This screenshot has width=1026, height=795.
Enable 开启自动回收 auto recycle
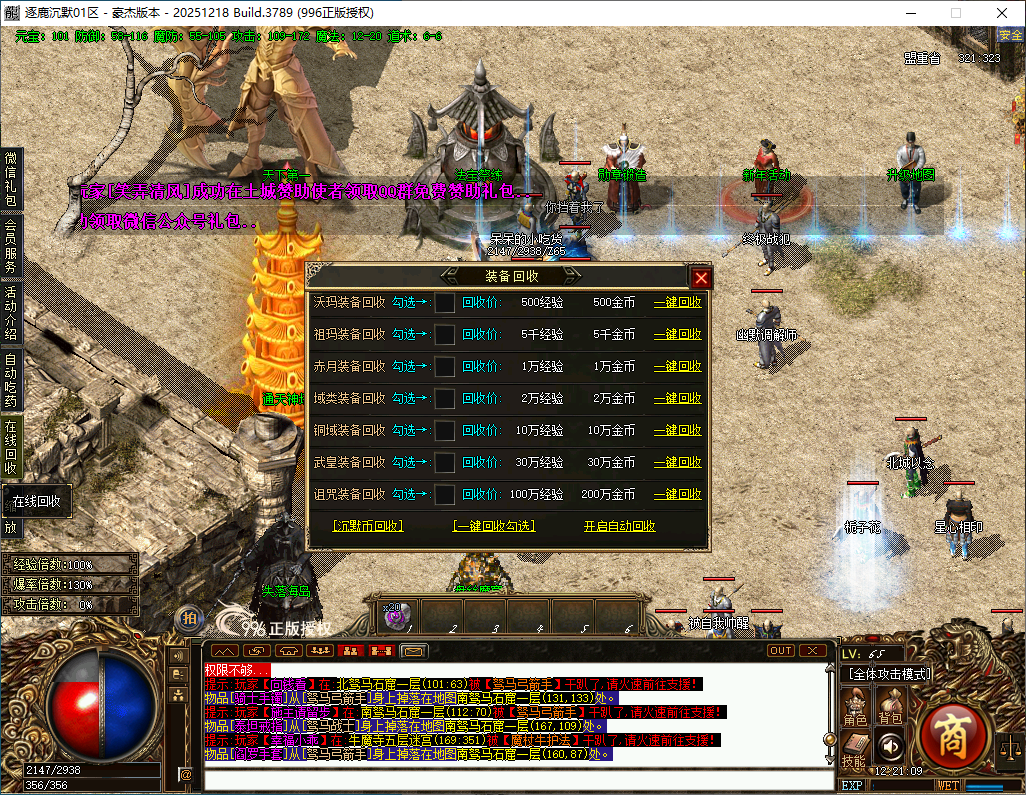point(619,526)
